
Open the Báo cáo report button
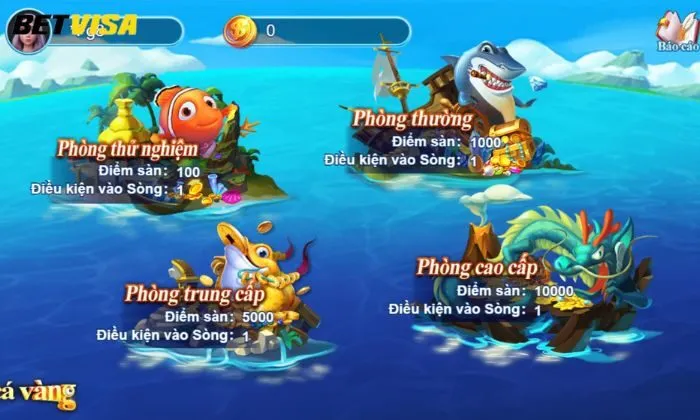point(678,33)
